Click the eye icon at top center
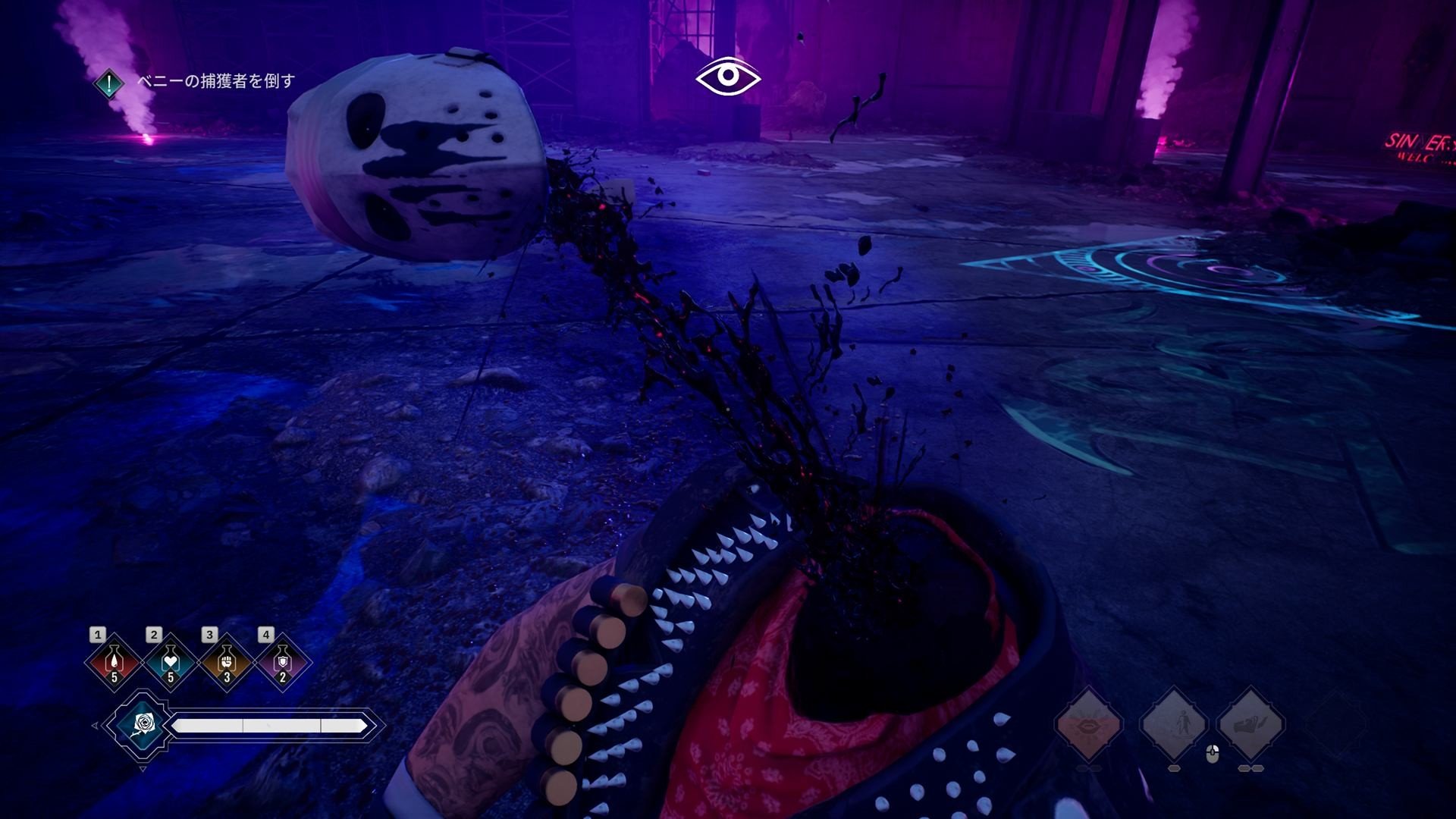The image size is (1456, 819). pyautogui.click(x=728, y=77)
